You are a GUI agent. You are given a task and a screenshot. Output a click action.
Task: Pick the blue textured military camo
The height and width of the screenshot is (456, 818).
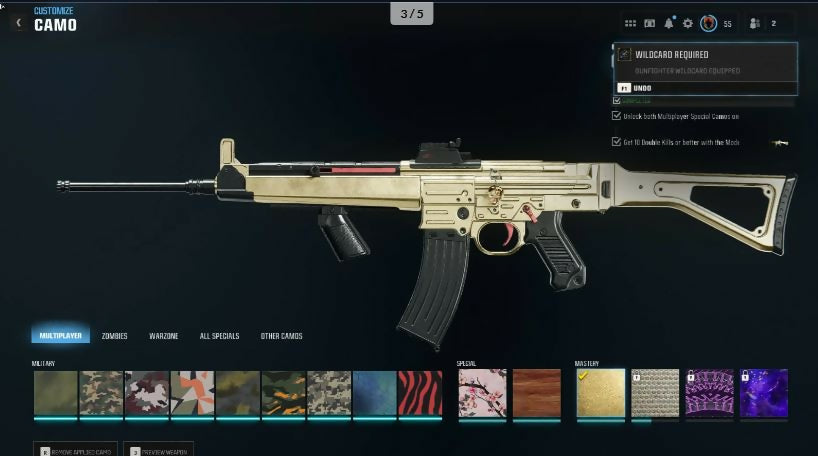click(374, 393)
